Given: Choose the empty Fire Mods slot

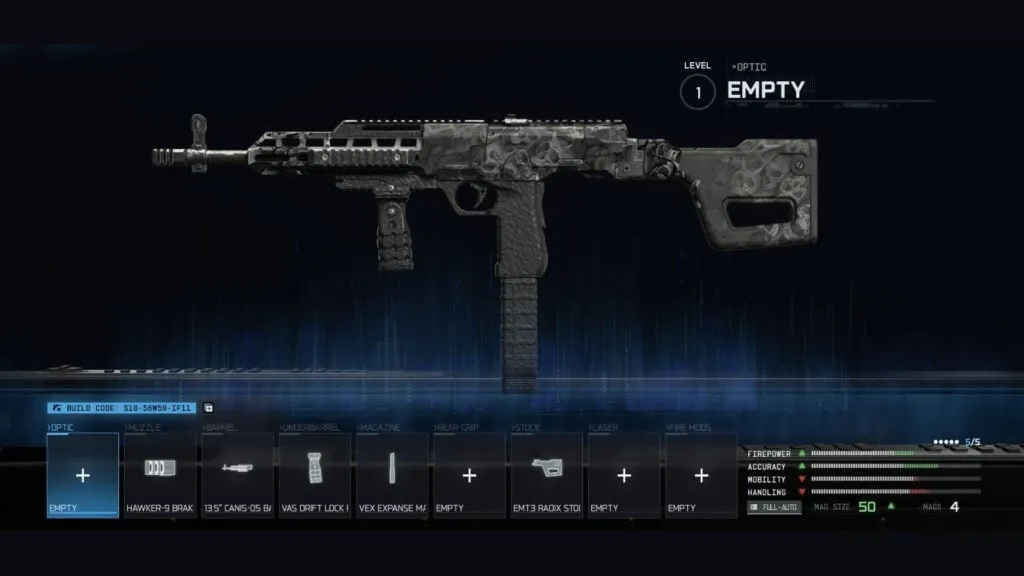Looking at the screenshot, I should click(701, 475).
